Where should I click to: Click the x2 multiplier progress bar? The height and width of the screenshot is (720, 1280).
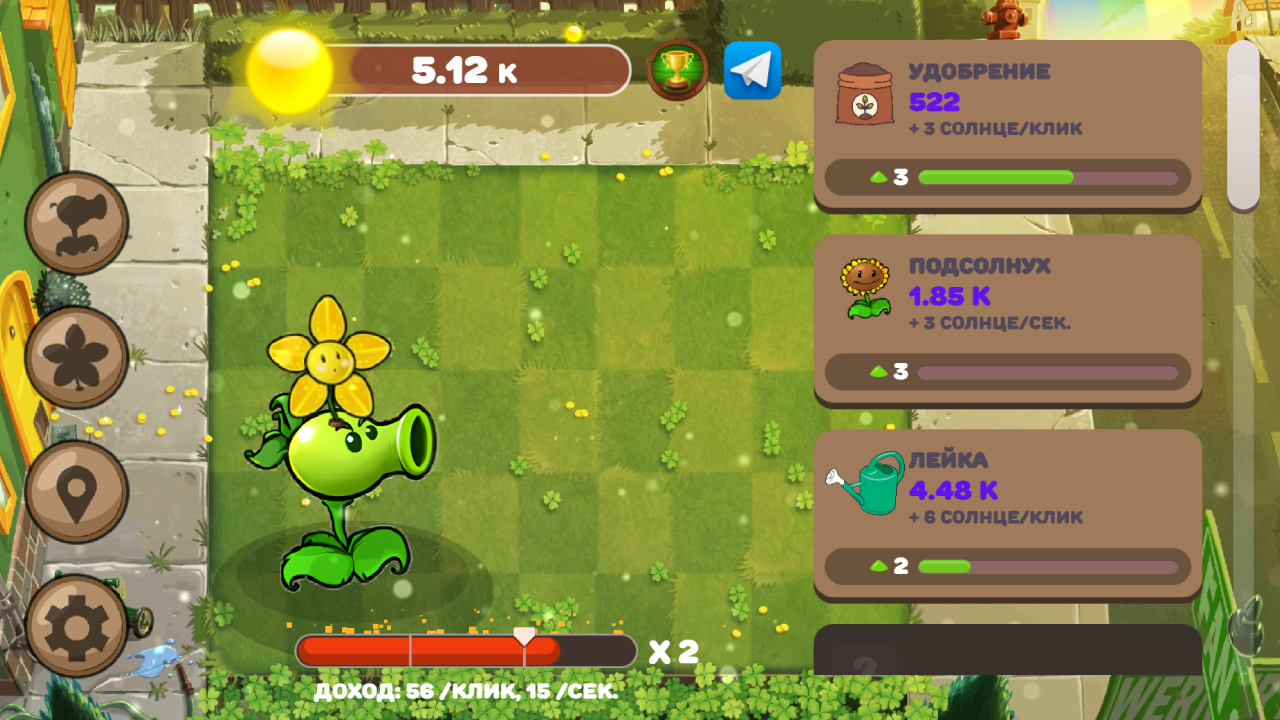pyautogui.click(x=465, y=650)
